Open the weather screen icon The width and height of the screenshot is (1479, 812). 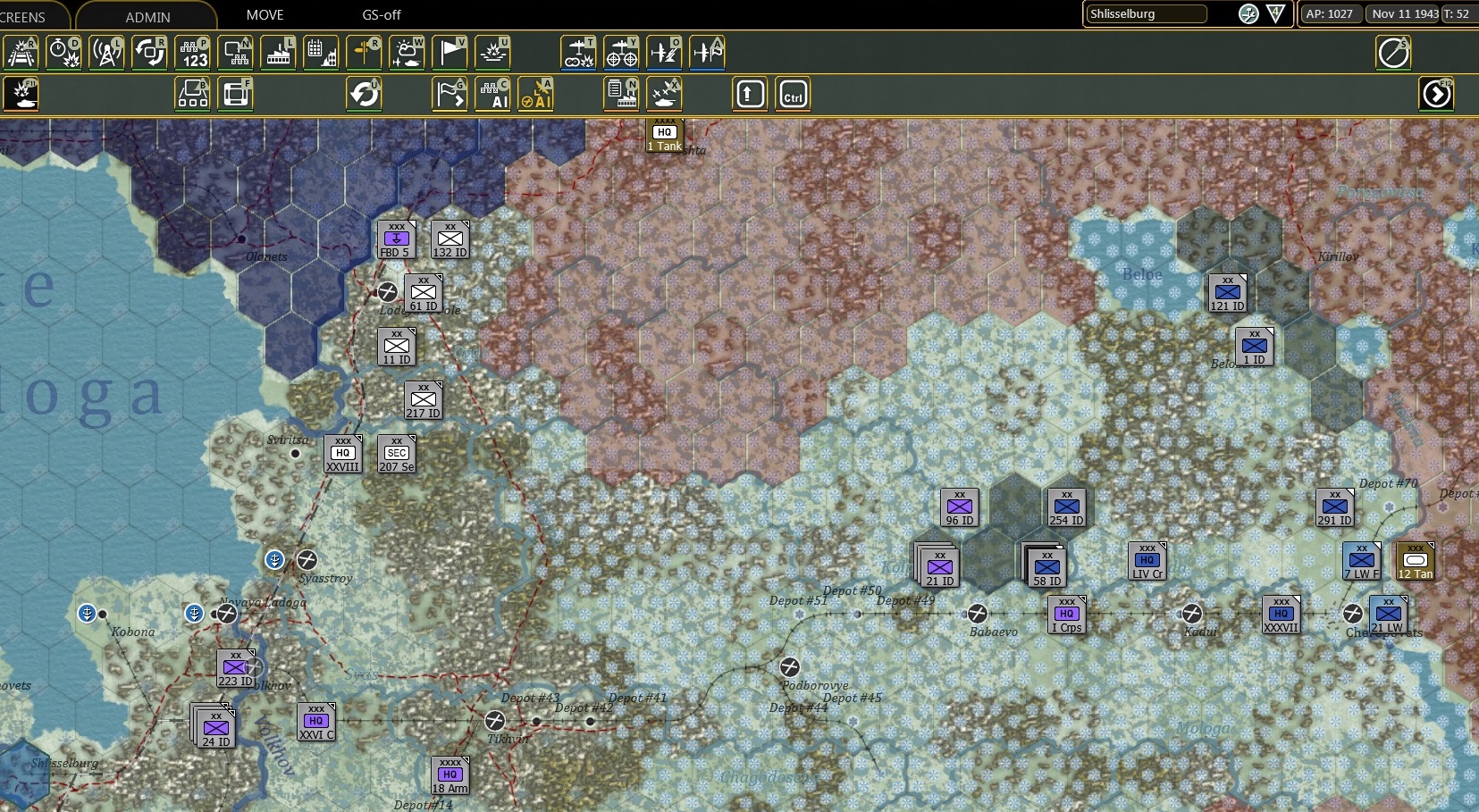[x=408, y=52]
